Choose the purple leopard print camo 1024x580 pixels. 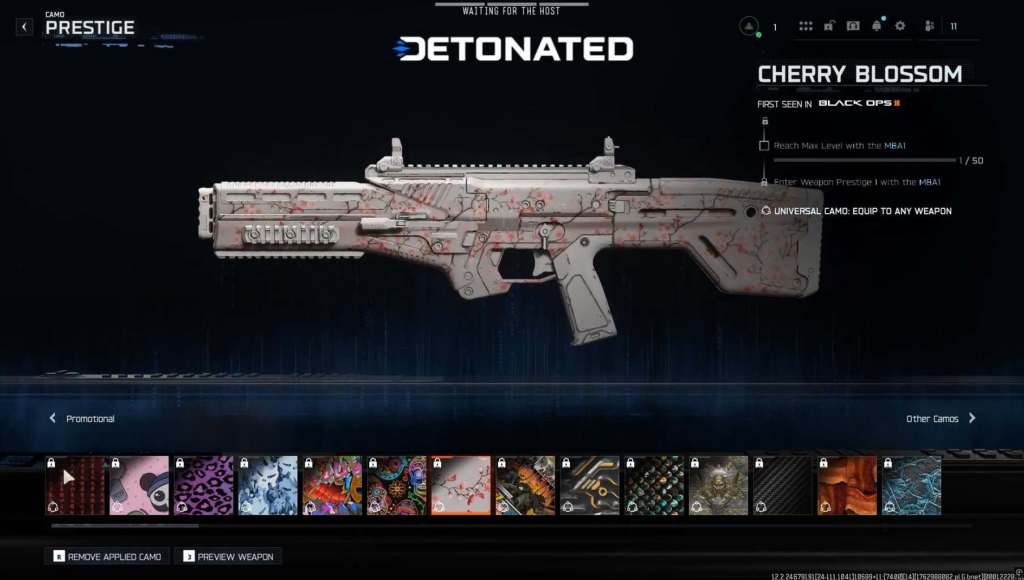[204, 486]
